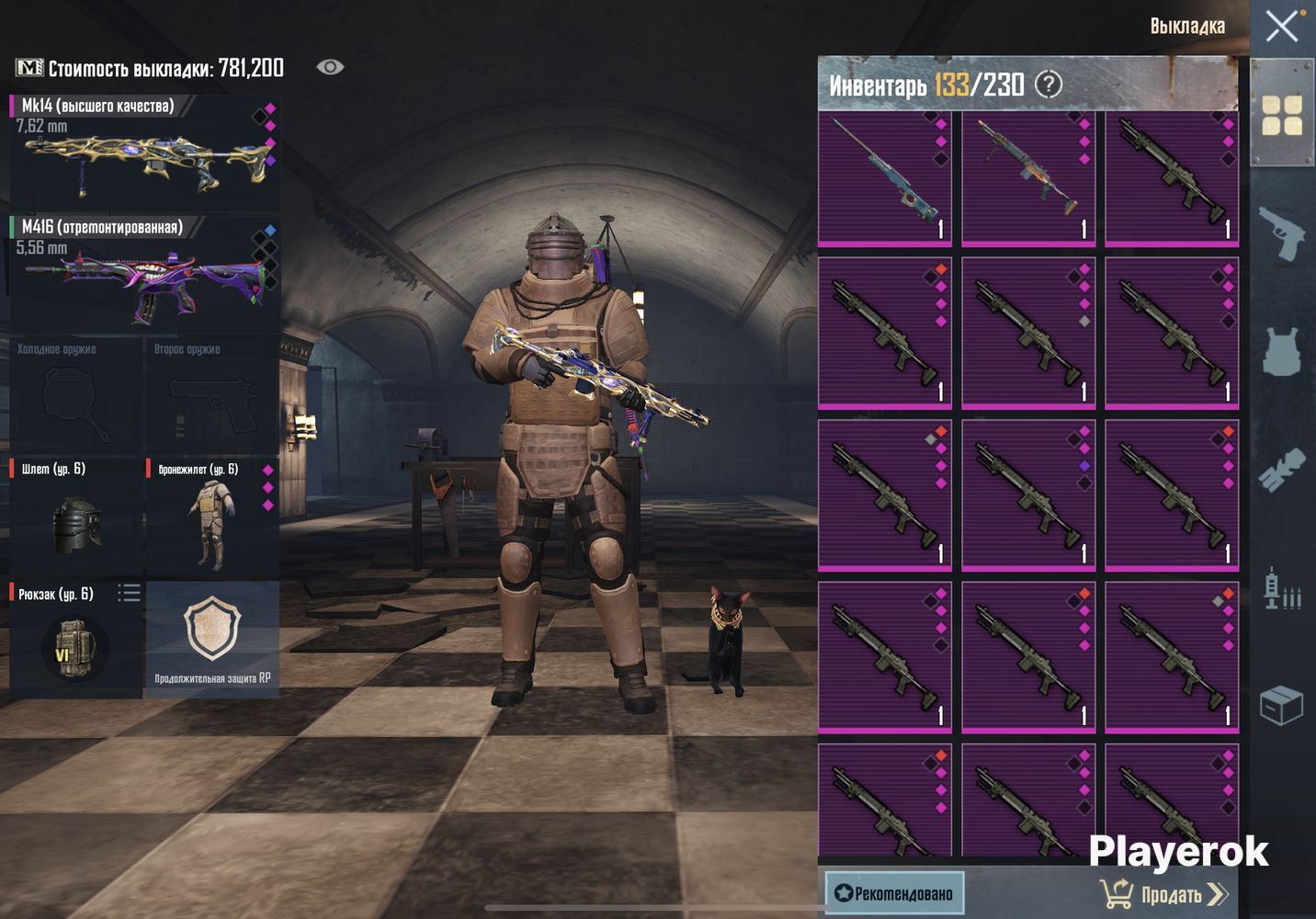The width and height of the screenshot is (1316, 919).
Task: Select the equipped Mk14 weapon slot
Action: click(144, 153)
